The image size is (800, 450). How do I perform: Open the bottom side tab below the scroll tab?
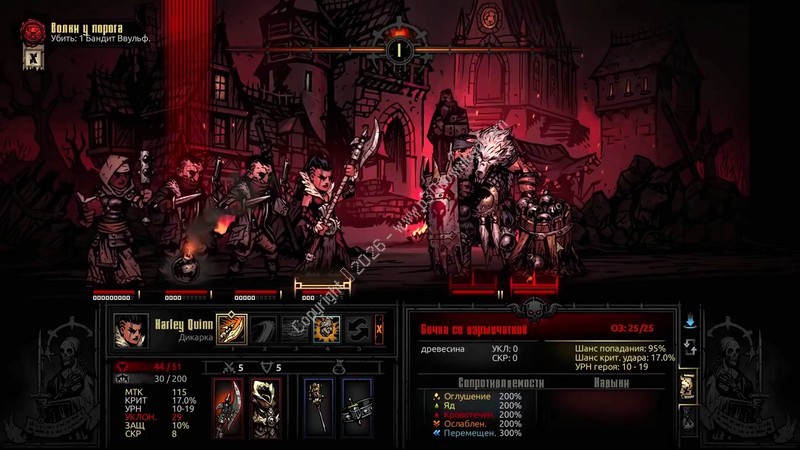(x=689, y=420)
